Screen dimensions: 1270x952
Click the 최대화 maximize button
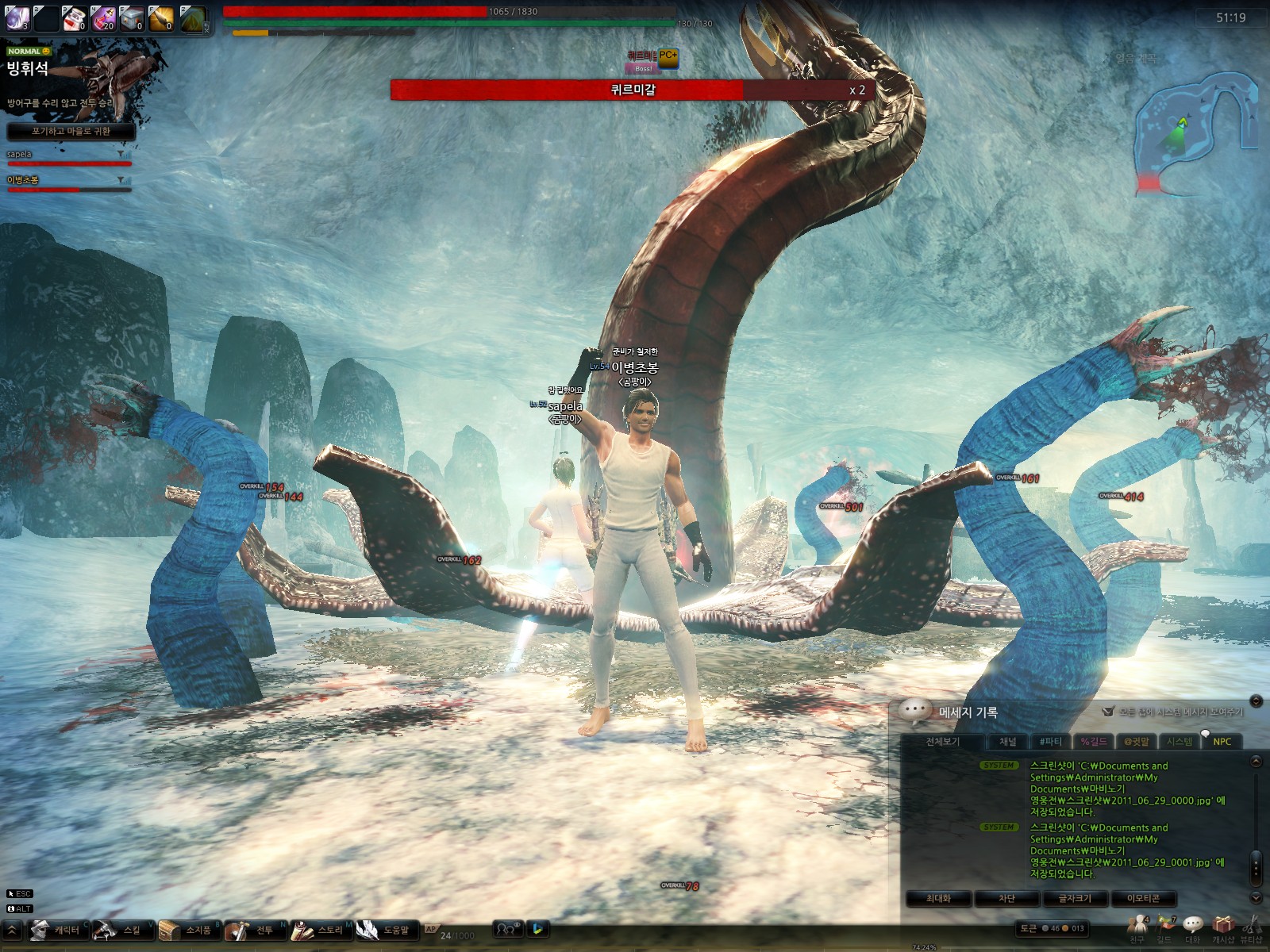938,898
